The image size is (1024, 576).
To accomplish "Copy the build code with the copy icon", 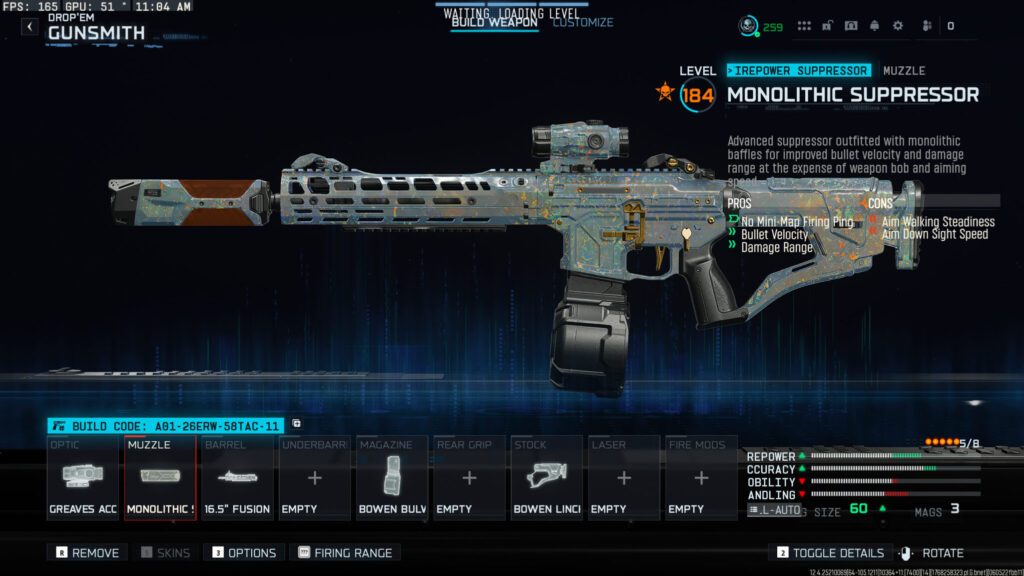I will pos(296,424).
